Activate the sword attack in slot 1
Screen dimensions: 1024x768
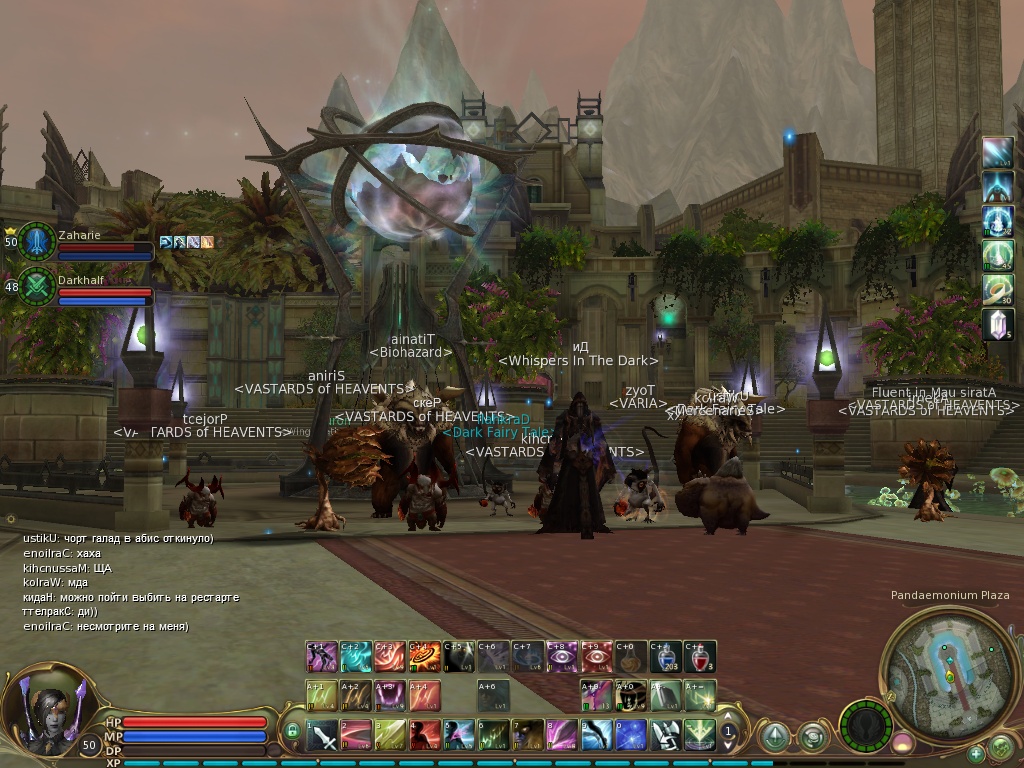(323, 736)
